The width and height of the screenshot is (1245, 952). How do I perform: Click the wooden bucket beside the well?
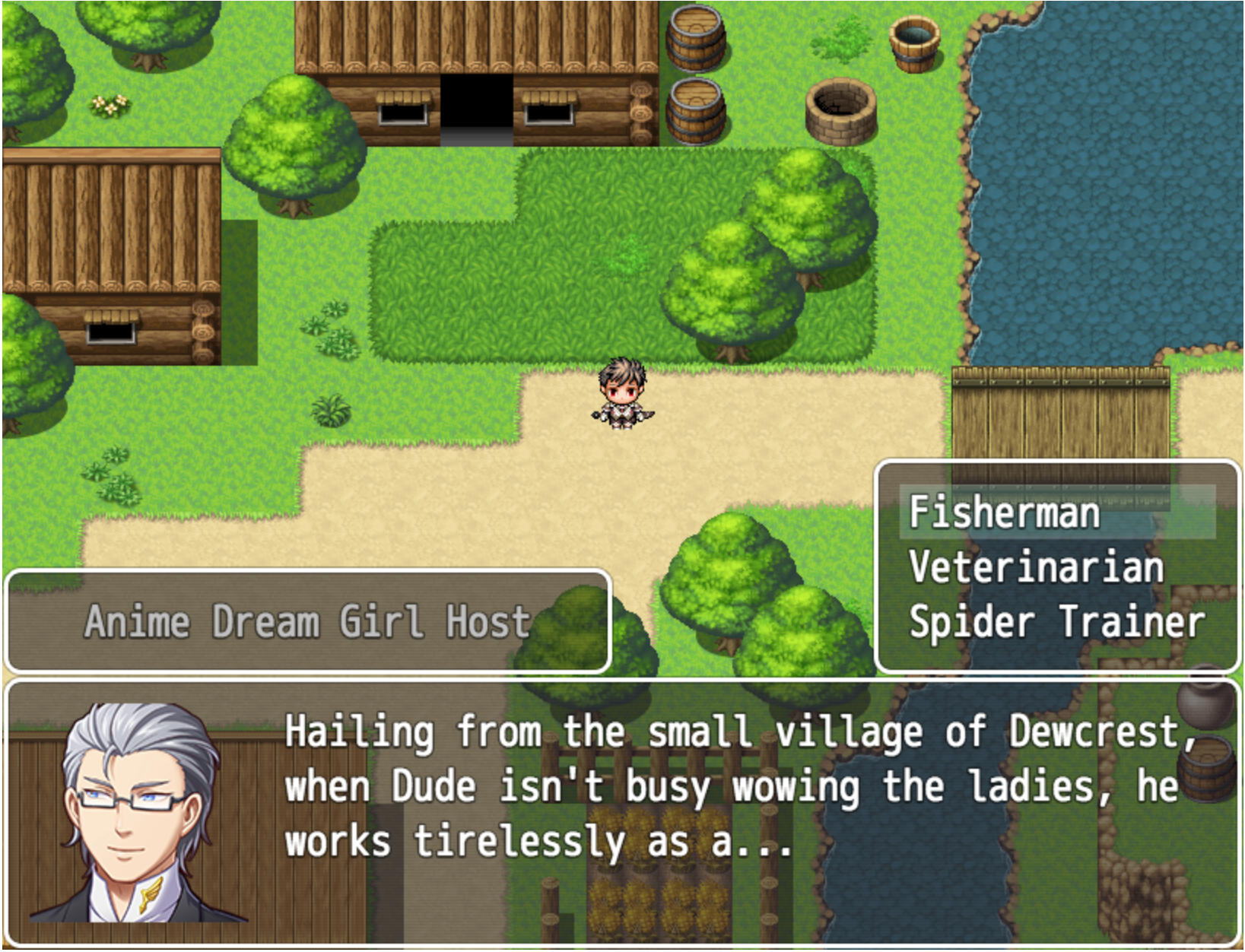(913, 46)
